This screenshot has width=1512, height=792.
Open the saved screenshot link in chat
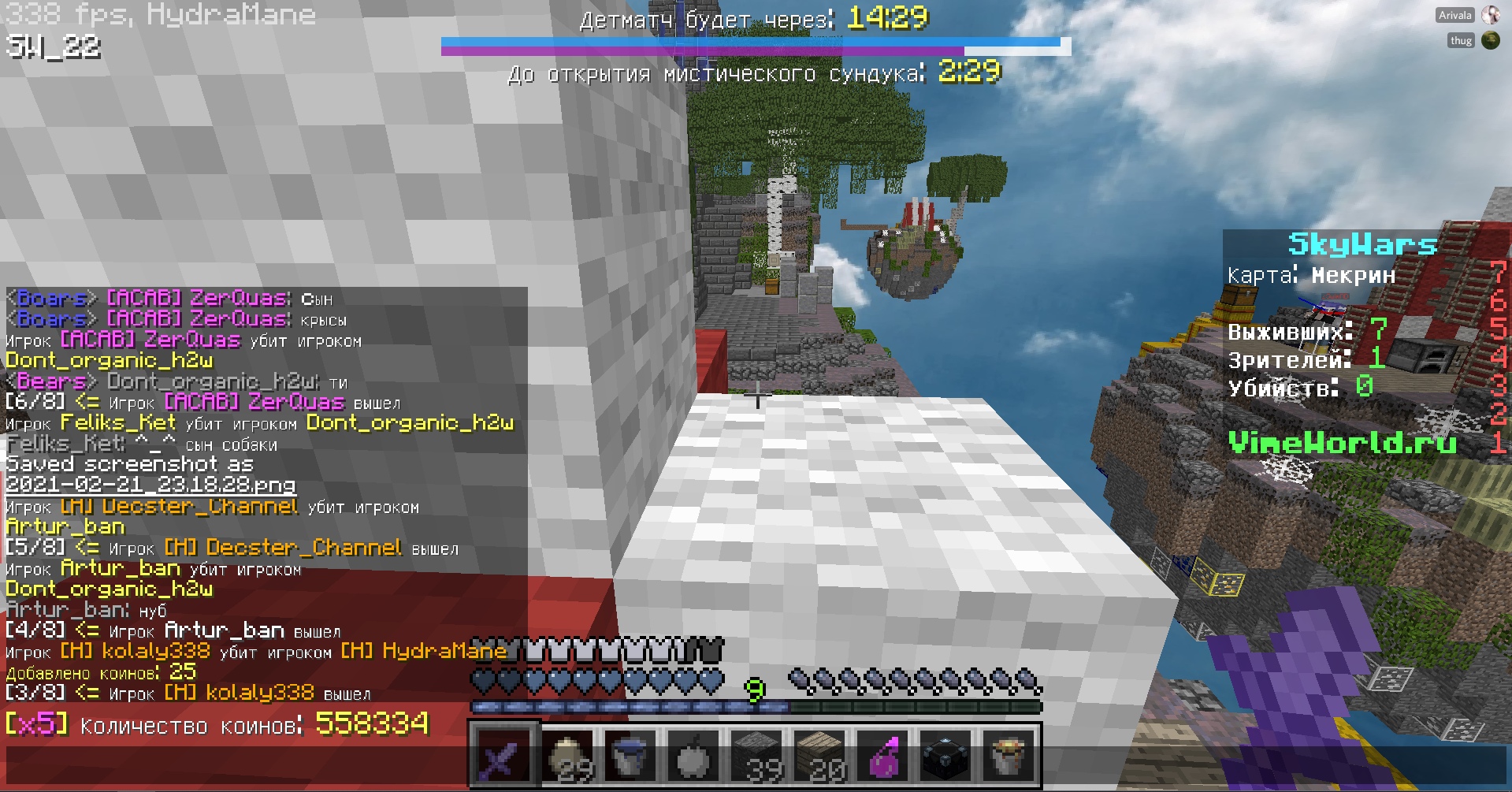150,484
